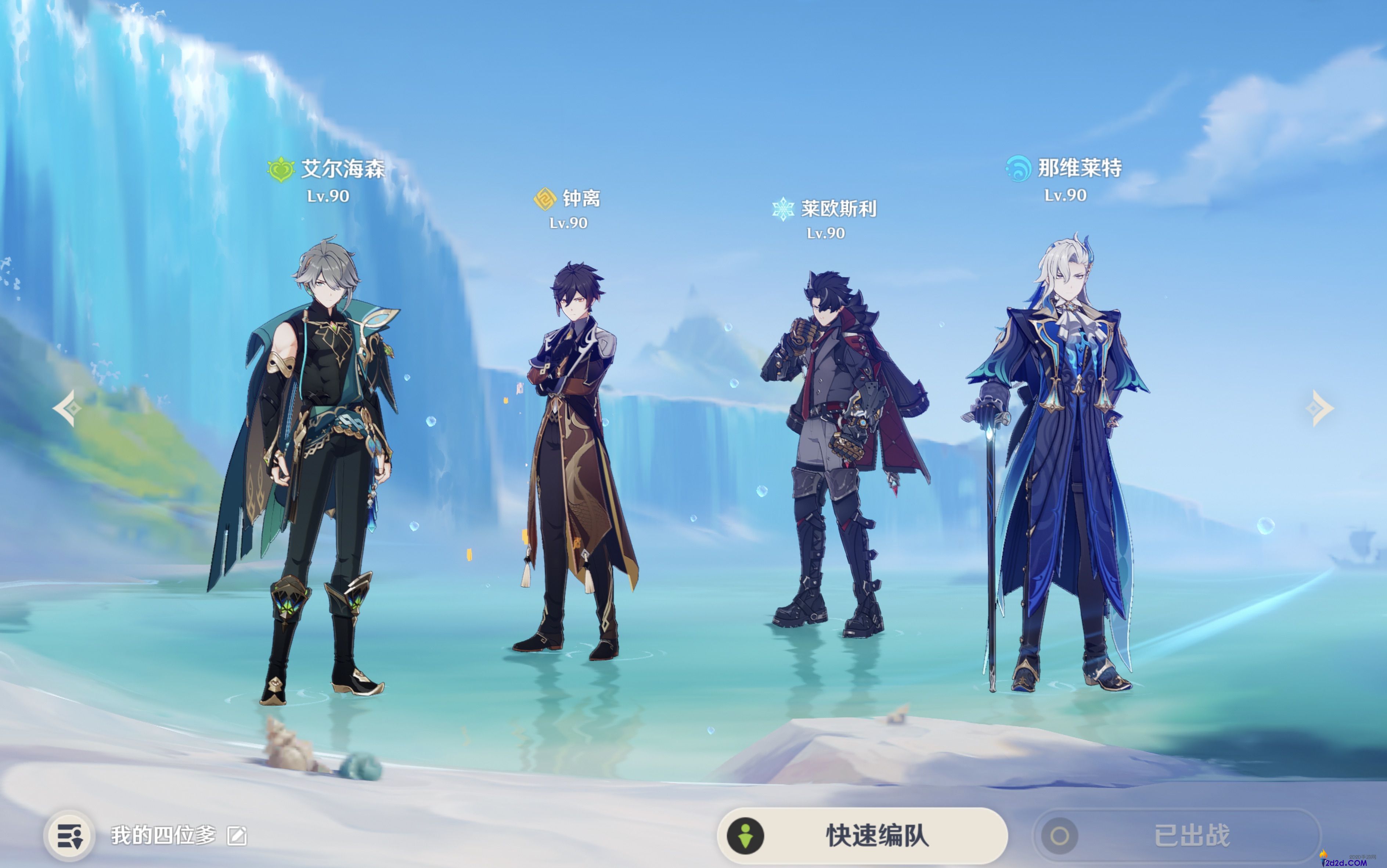Edit the team name 我的四位爹

pos(237,836)
